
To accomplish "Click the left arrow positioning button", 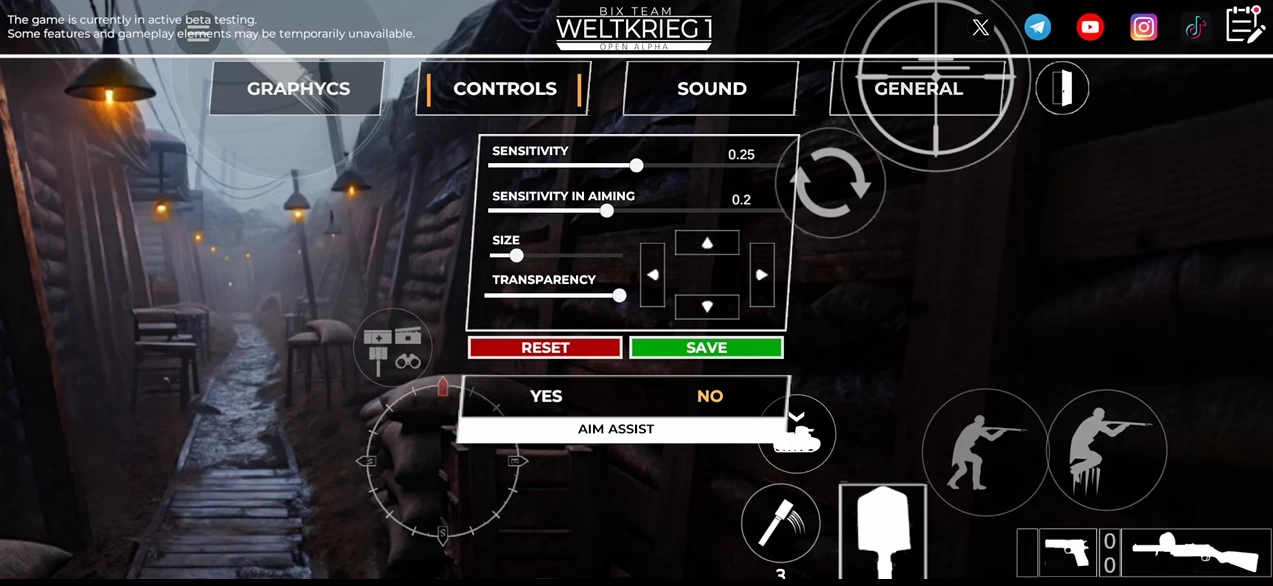I will point(652,275).
